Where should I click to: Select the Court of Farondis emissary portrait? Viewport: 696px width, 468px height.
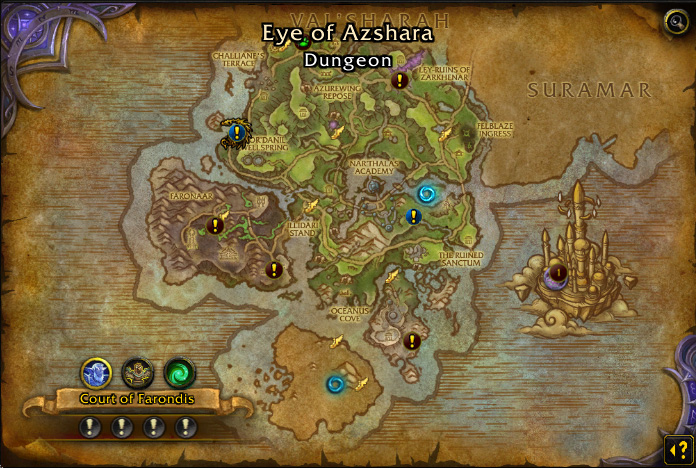tap(96, 373)
